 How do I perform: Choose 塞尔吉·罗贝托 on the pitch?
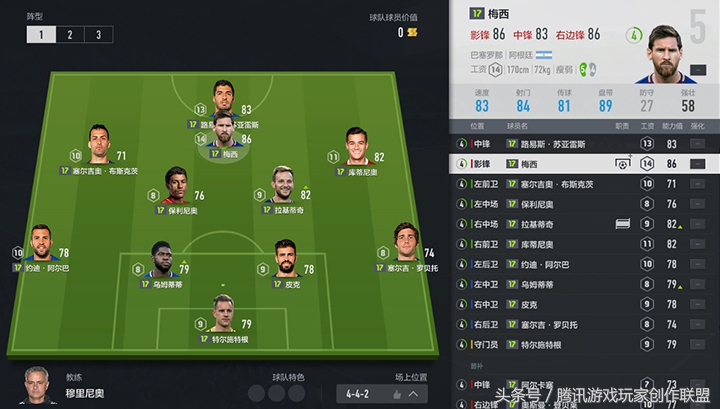406,243
